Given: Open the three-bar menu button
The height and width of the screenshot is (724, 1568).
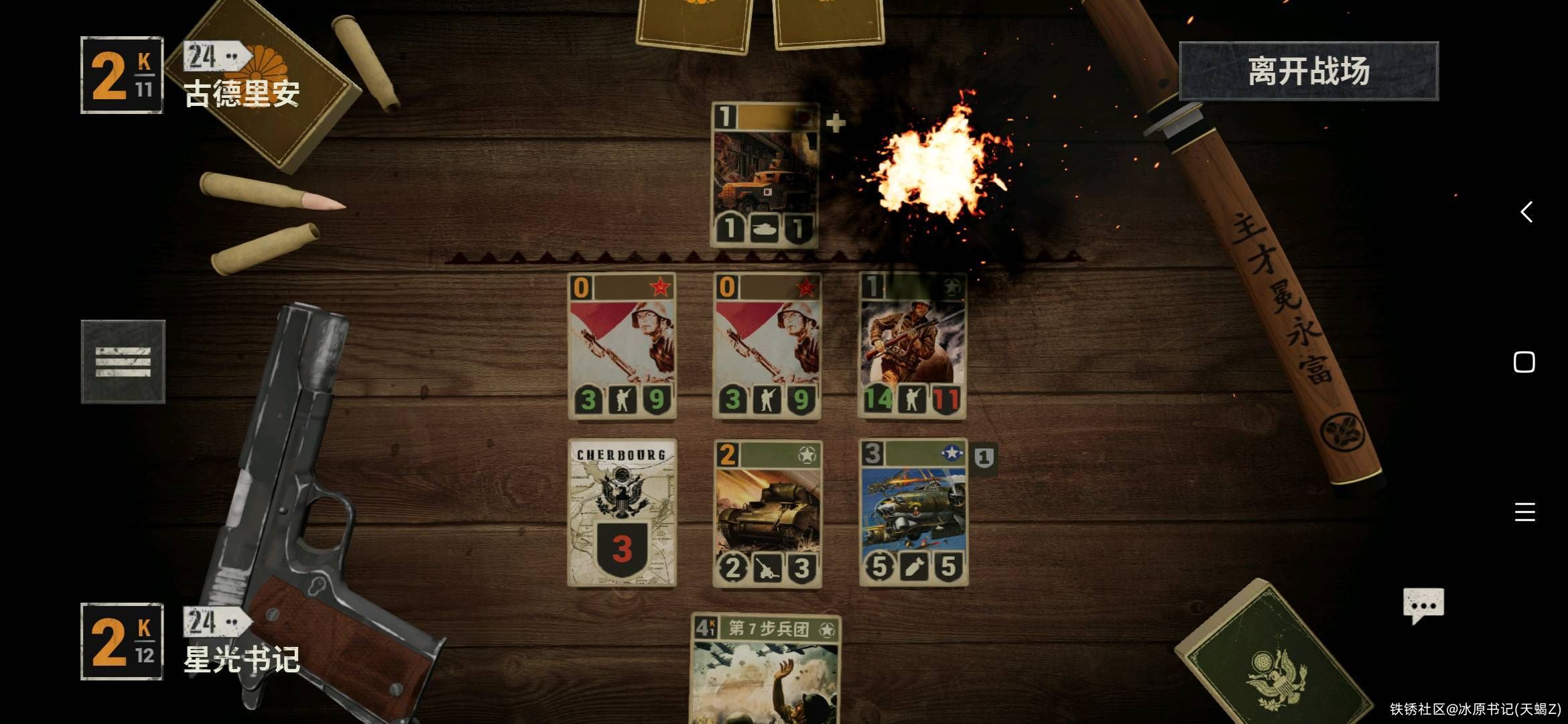Looking at the screenshot, I should 123,362.
